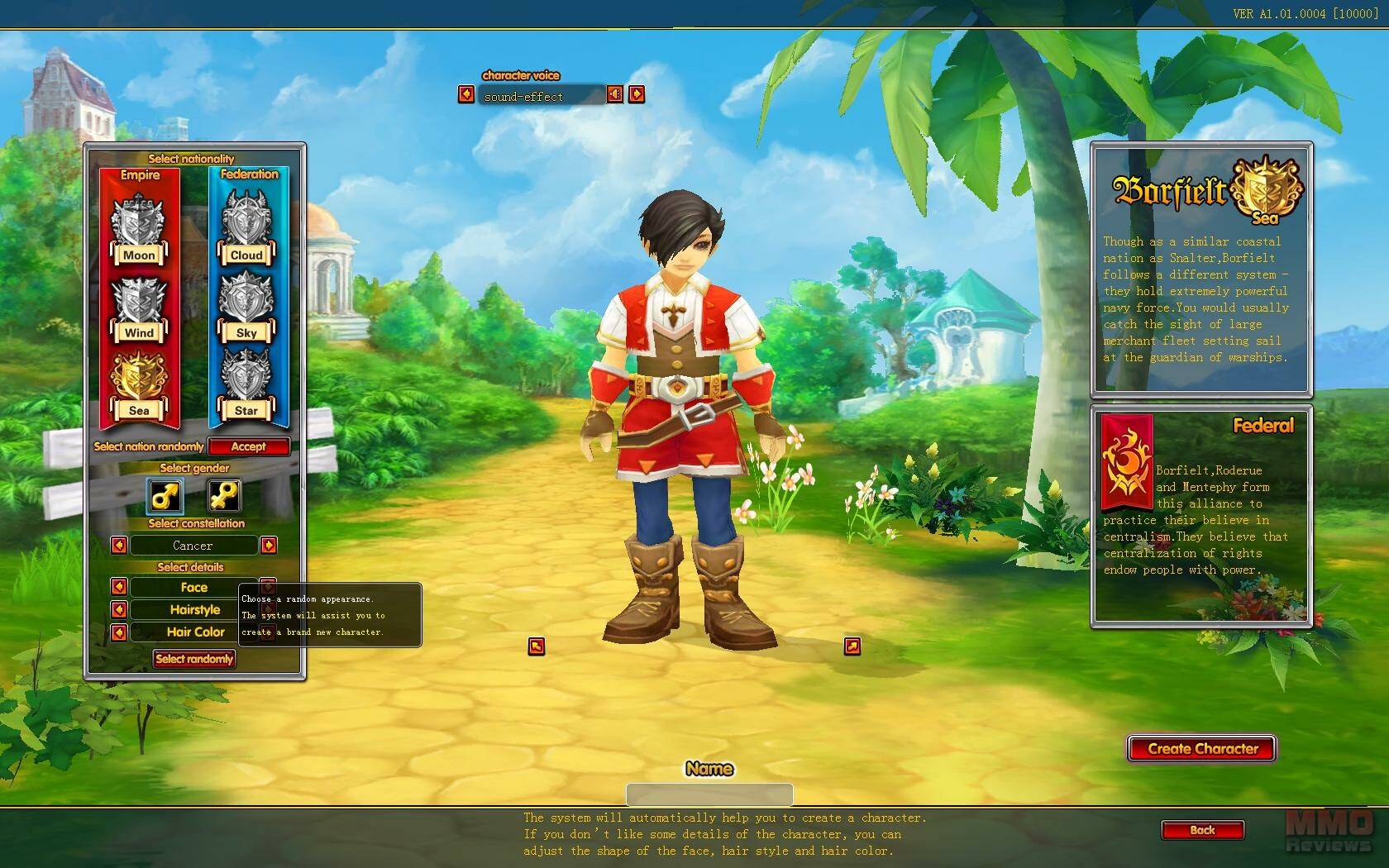Switch to the previous Hair Color
Viewport: 1389px width, 868px height.
pos(119,632)
